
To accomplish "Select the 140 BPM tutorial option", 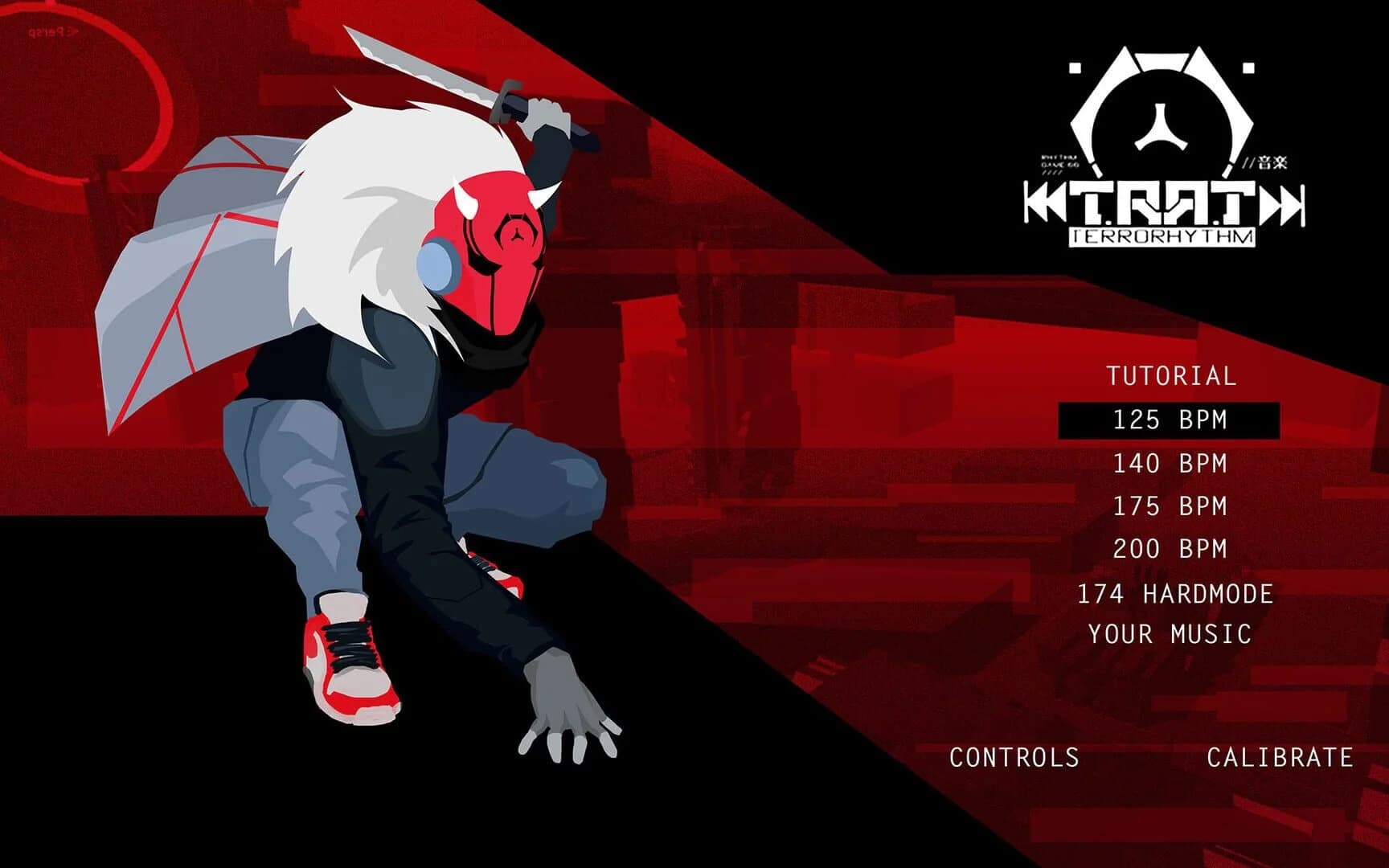I will pyautogui.click(x=1170, y=463).
